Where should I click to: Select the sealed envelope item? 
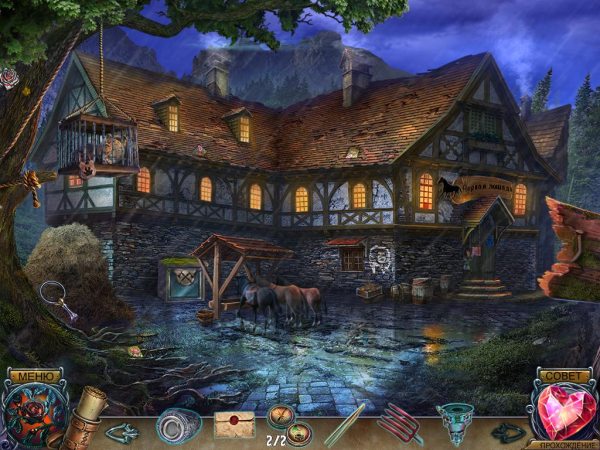coord(234,424)
